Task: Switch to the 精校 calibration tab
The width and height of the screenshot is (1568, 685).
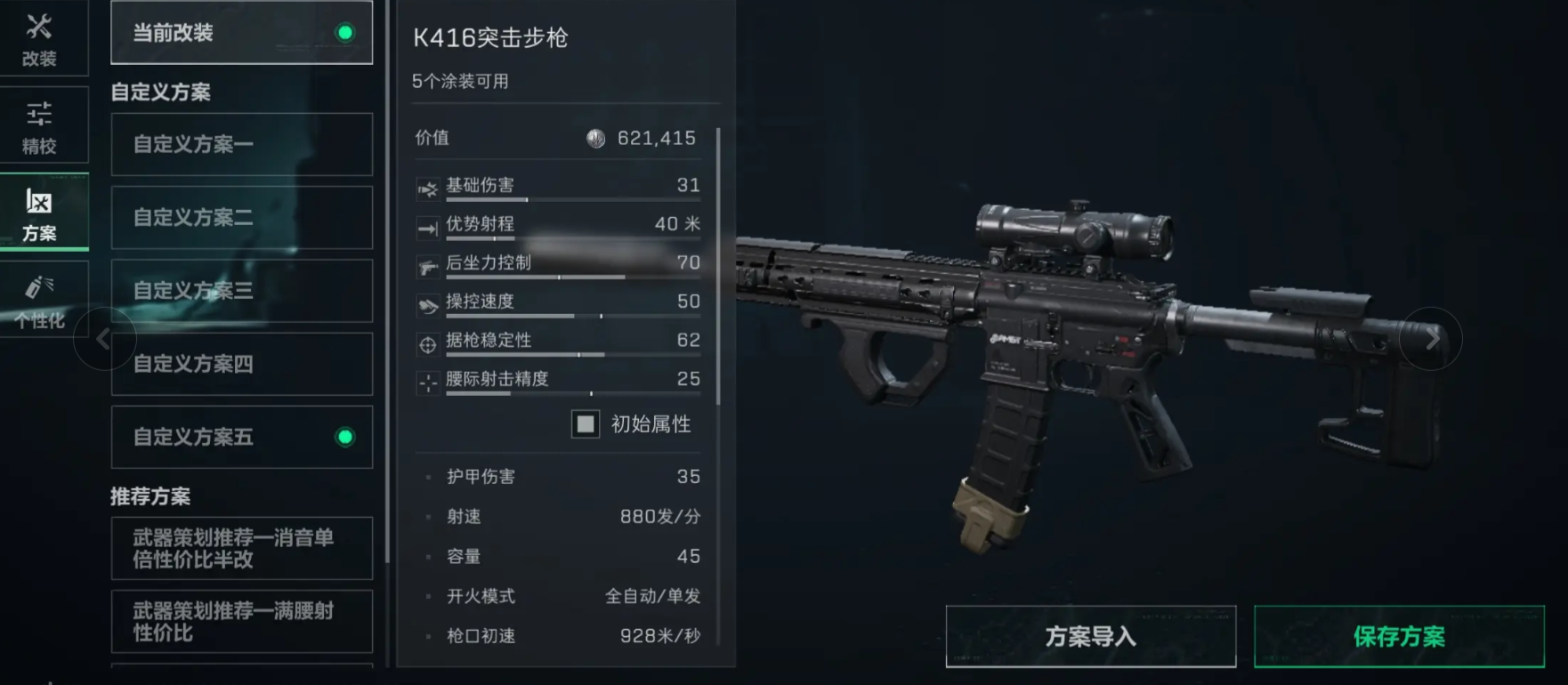Action: click(x=39, y=126)
